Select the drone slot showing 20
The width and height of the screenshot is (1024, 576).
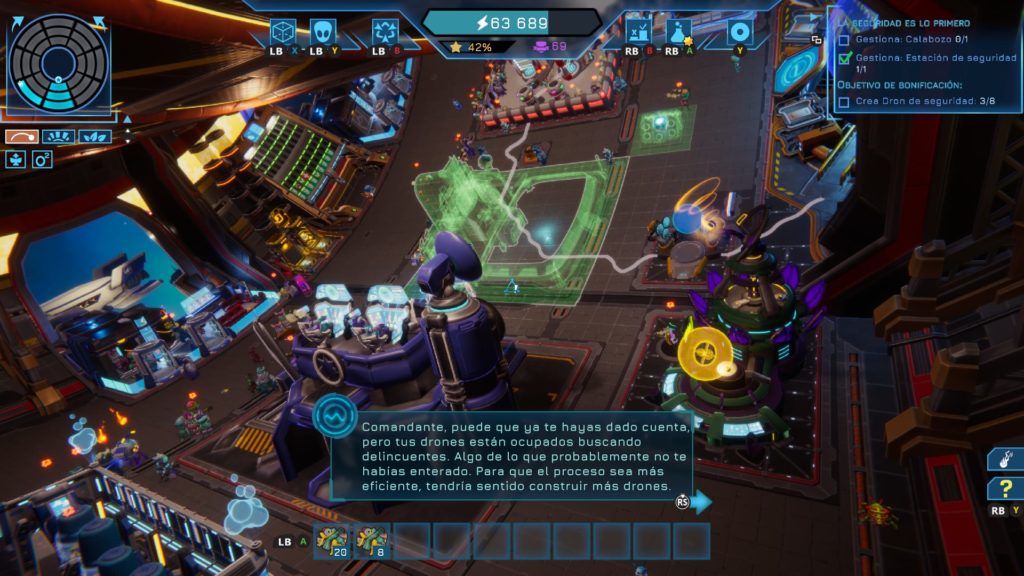tap(331, 540)
